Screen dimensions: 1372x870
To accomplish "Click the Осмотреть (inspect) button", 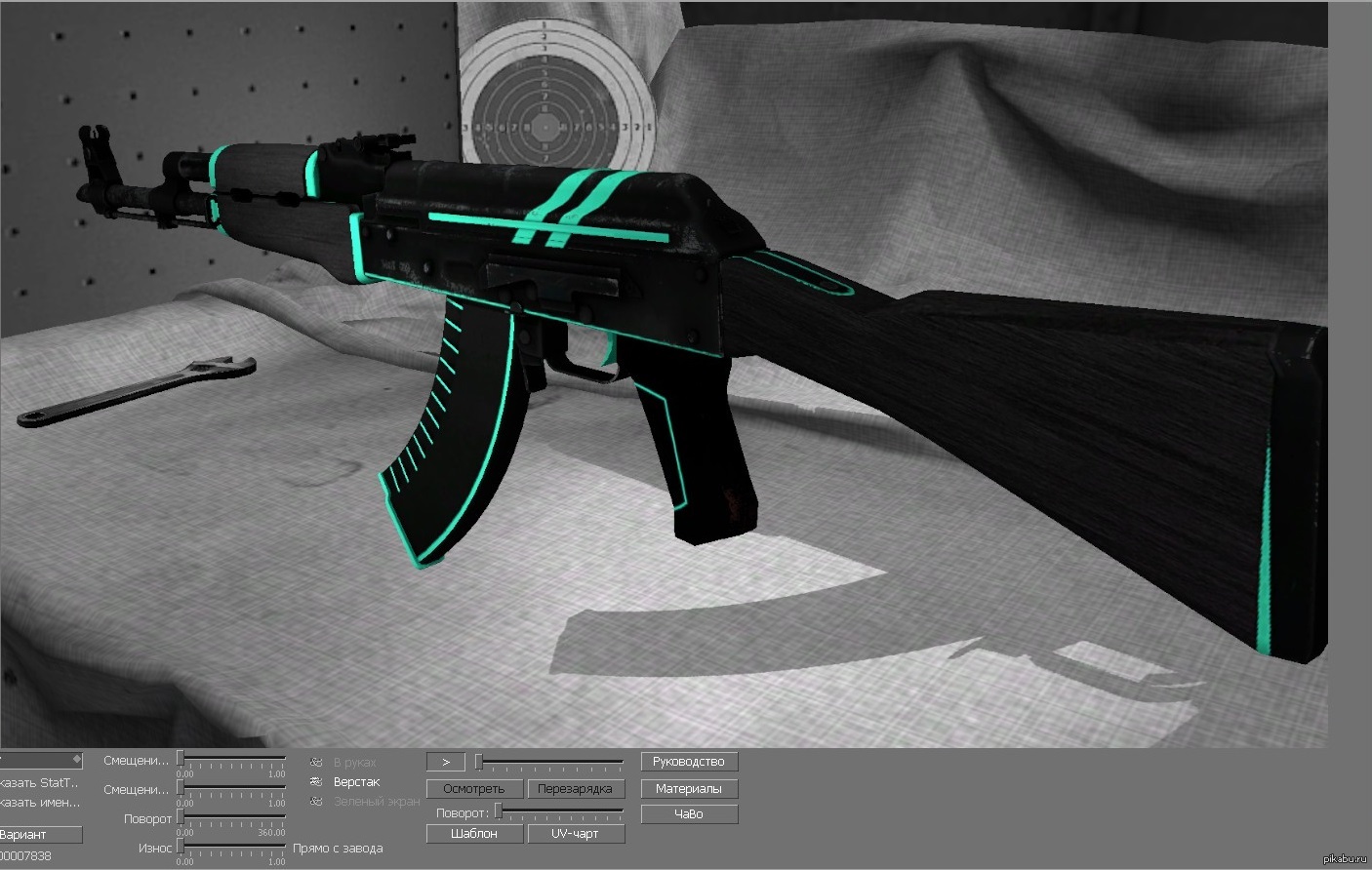I will 474,788.
